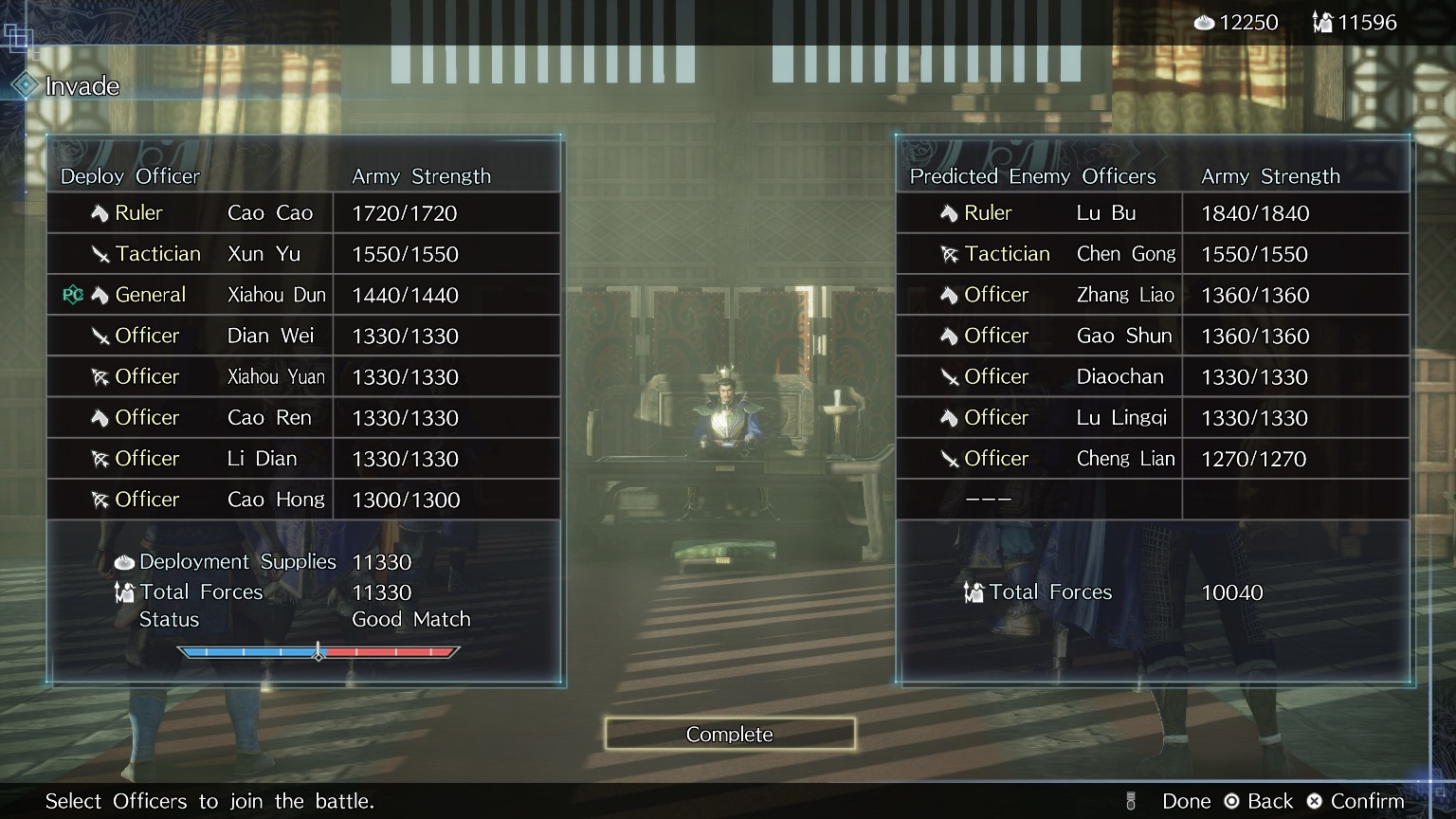Pick officer Cao Hong
This screenshot has height=819, width=1456.
(303, 500)
